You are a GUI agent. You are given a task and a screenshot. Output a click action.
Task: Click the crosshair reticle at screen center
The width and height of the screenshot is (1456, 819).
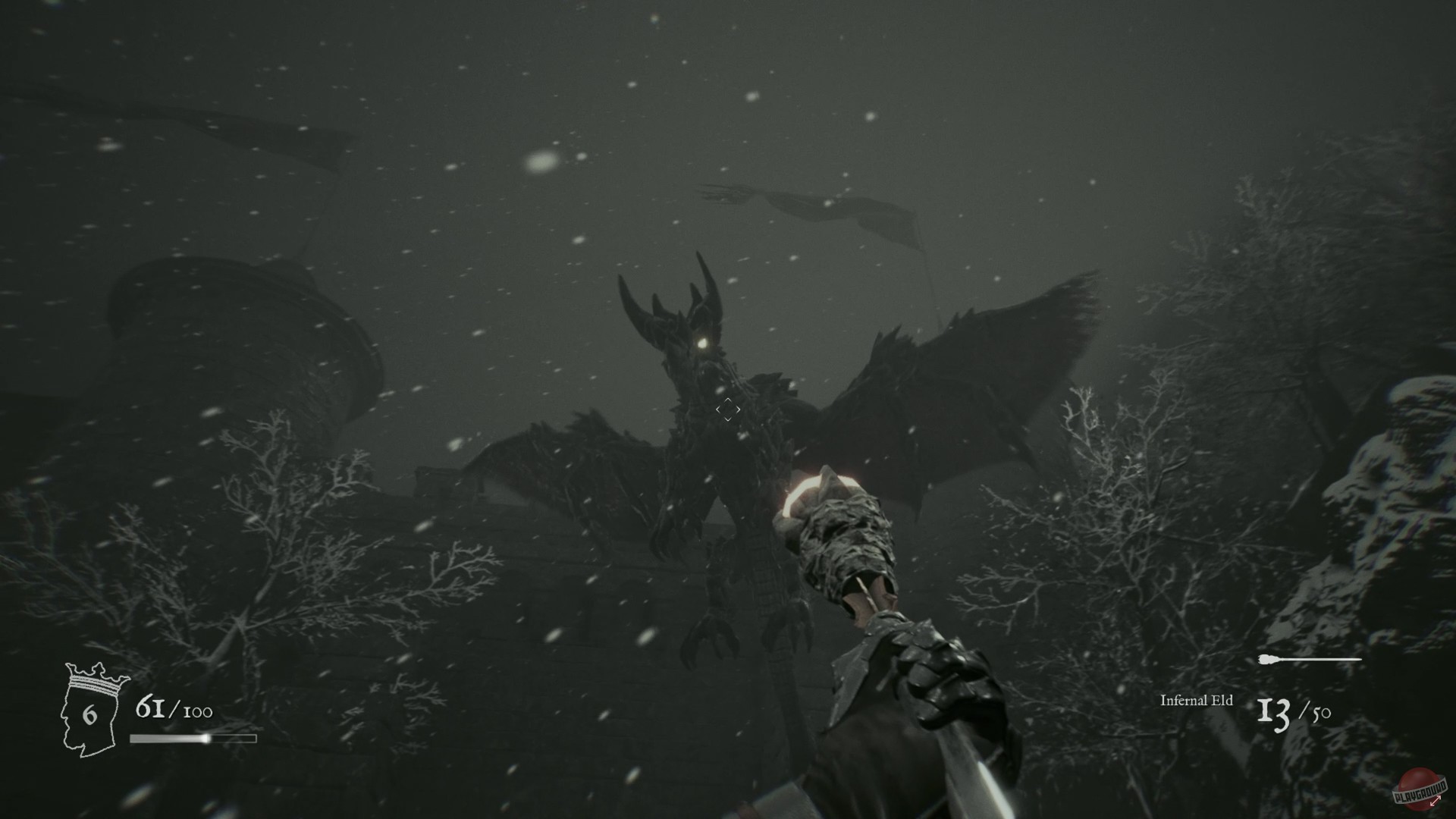730,409
